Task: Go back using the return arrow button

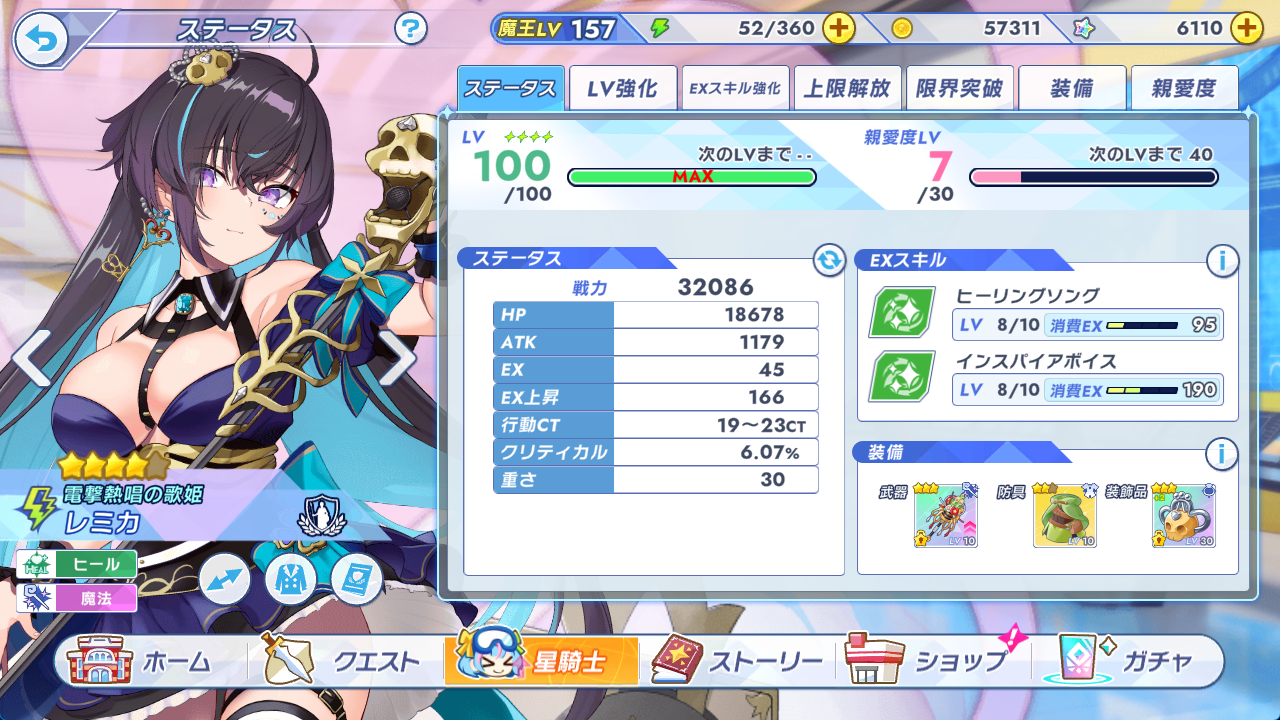Action: pyautogui.click(x=41, y=40)
